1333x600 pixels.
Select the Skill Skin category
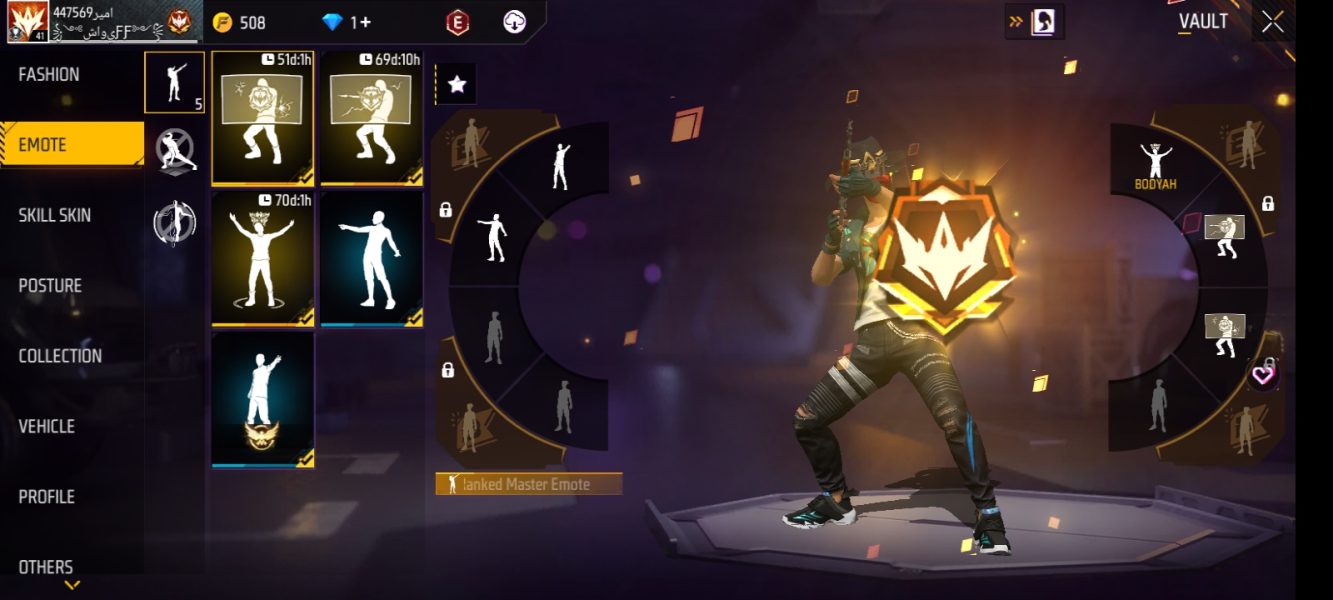[x=55, y=215]
